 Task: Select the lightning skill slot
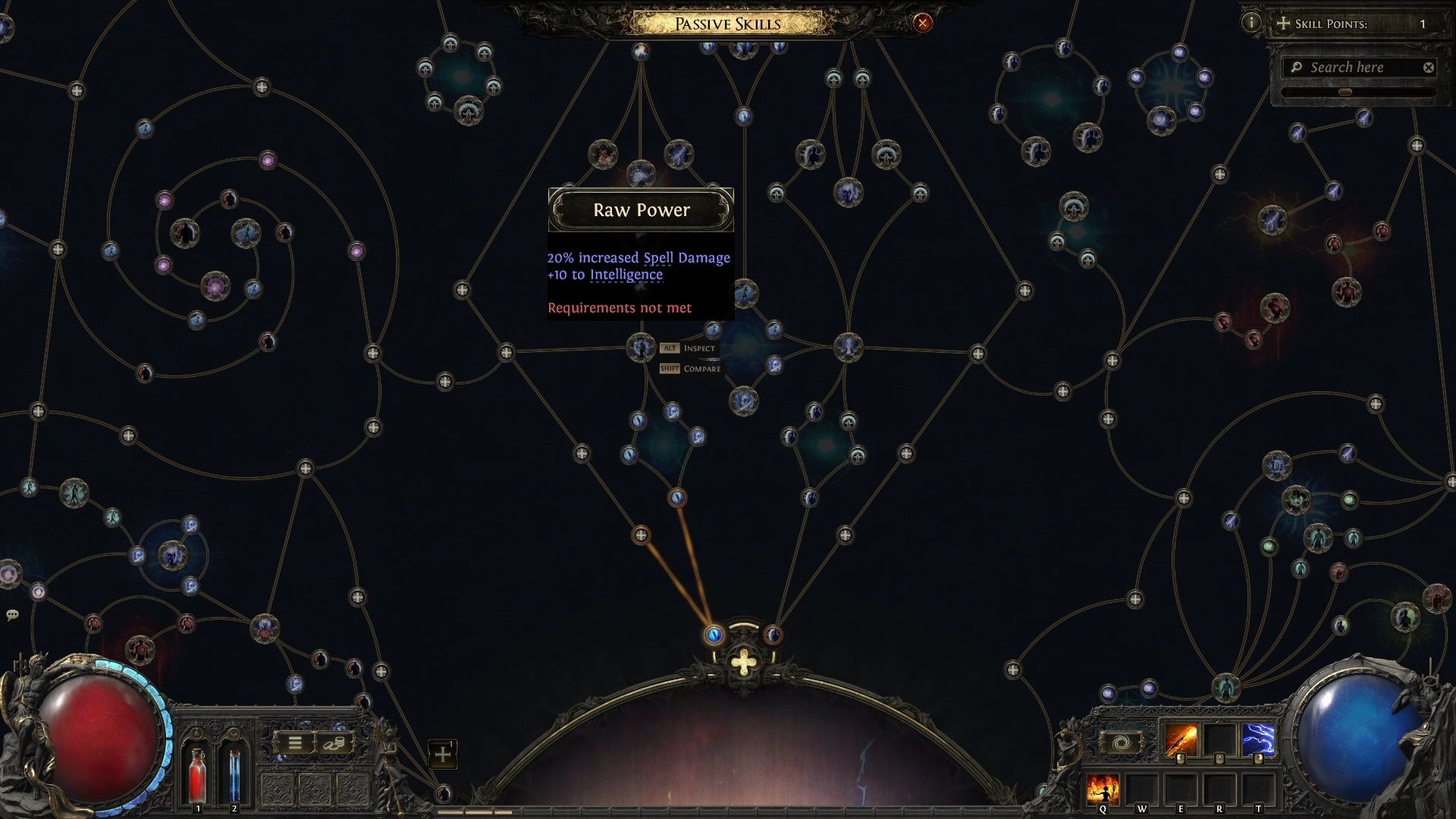[1258, 741]
